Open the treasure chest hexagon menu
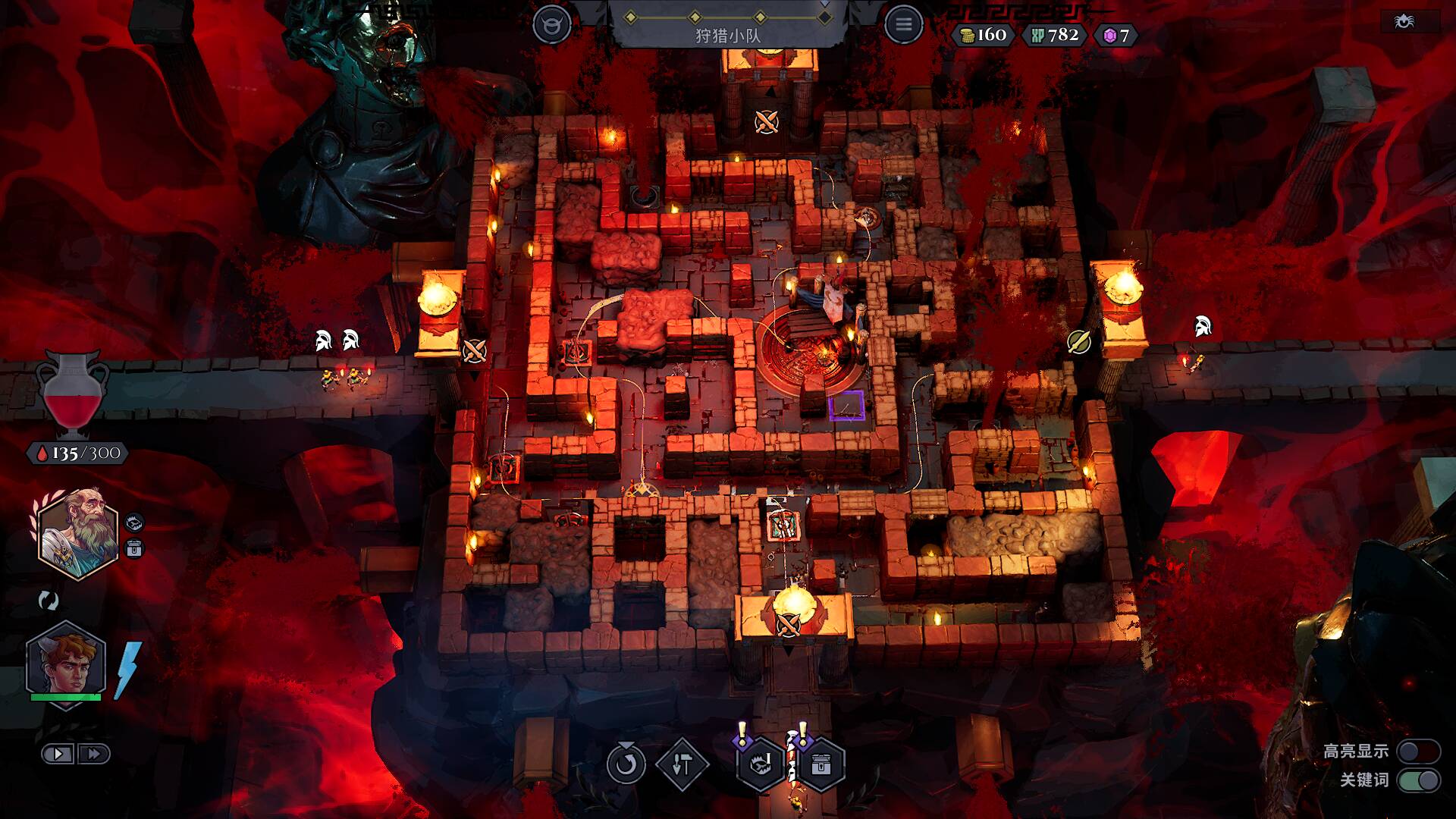Screen dimensions: 1456x819 pyautogui.click(x=821, y=764)
